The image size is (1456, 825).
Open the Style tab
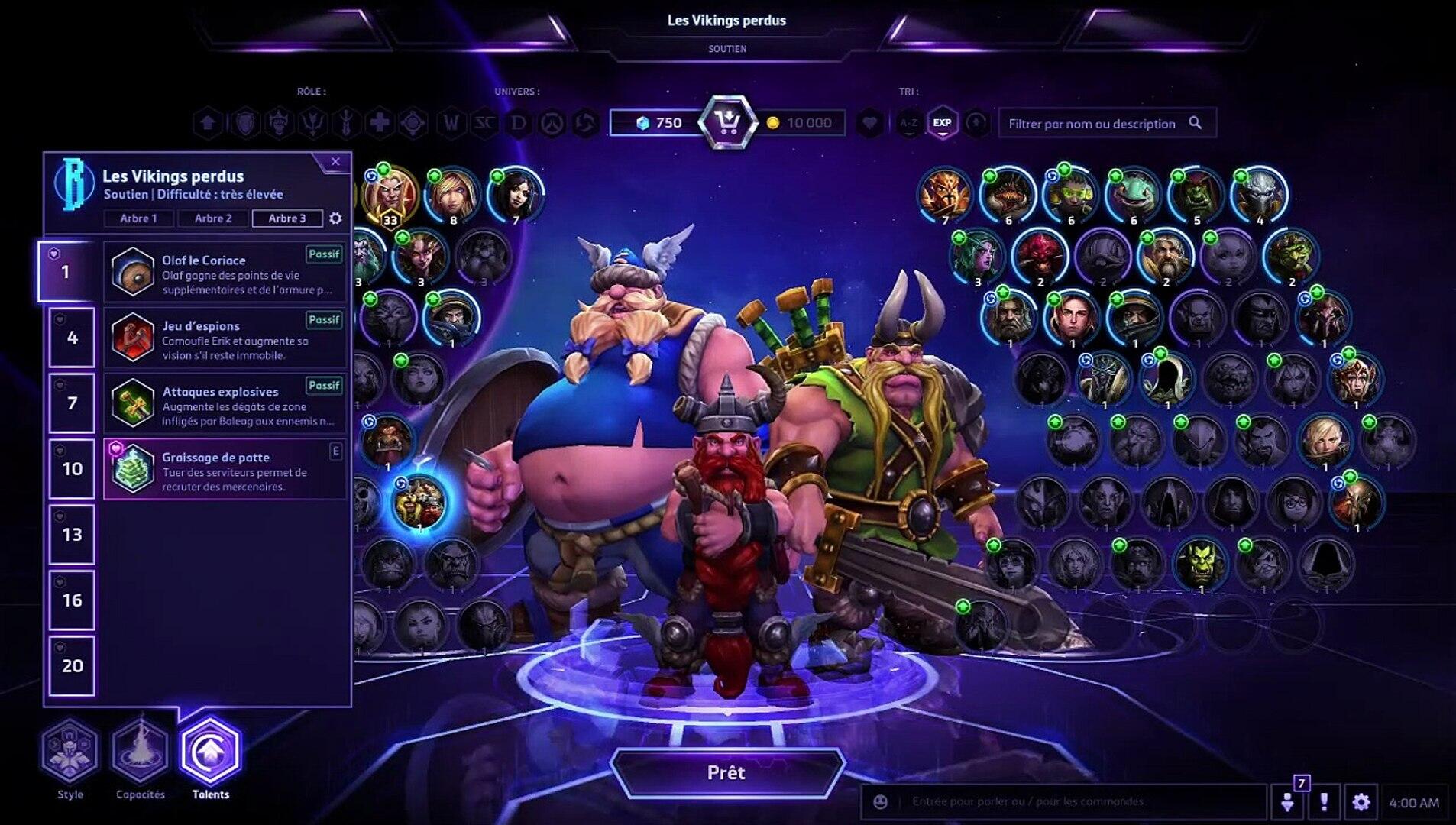70,752
